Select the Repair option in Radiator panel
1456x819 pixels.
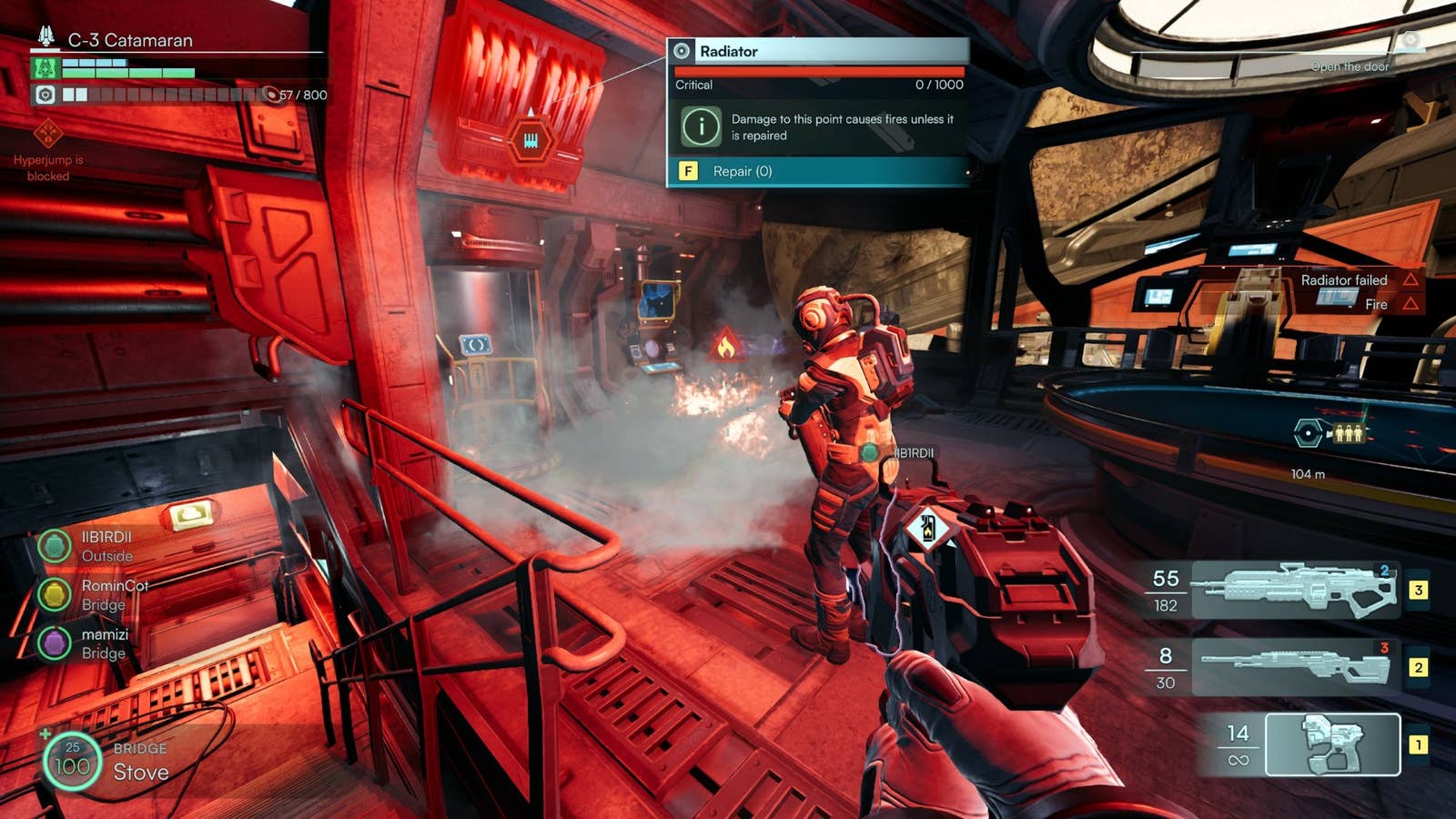click(819, 171)
